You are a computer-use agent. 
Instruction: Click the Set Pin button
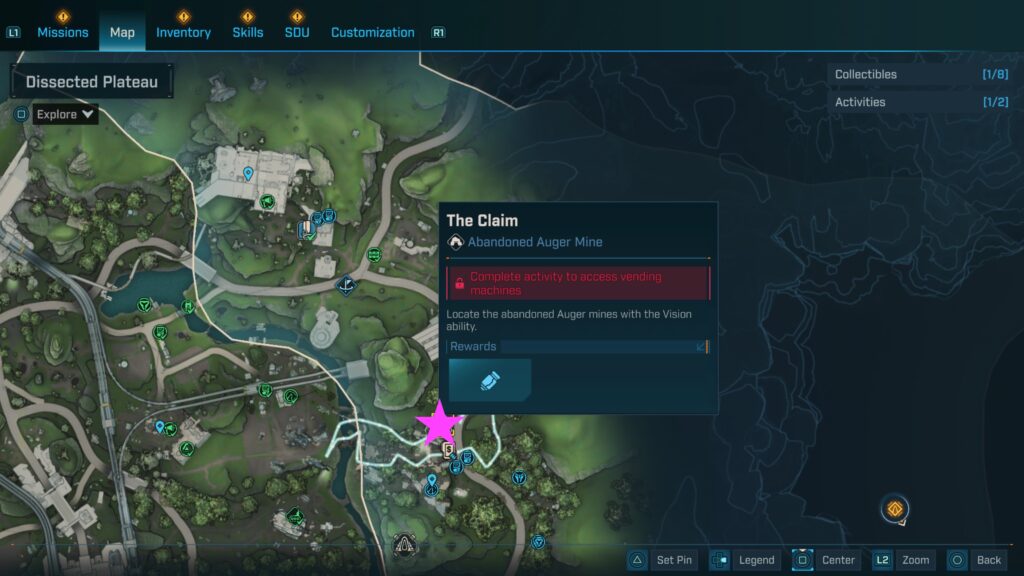pyautogui.click(x=661, y=560)
